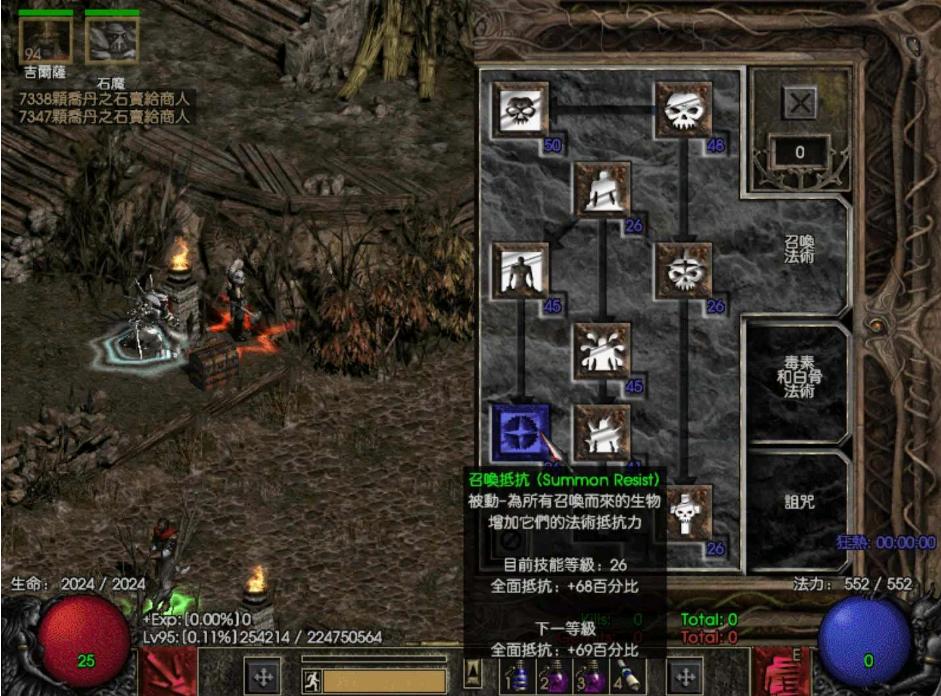Click the Skeleton Mastery skill at level 50
Screen dimensions: 941x696
(520, 109)
